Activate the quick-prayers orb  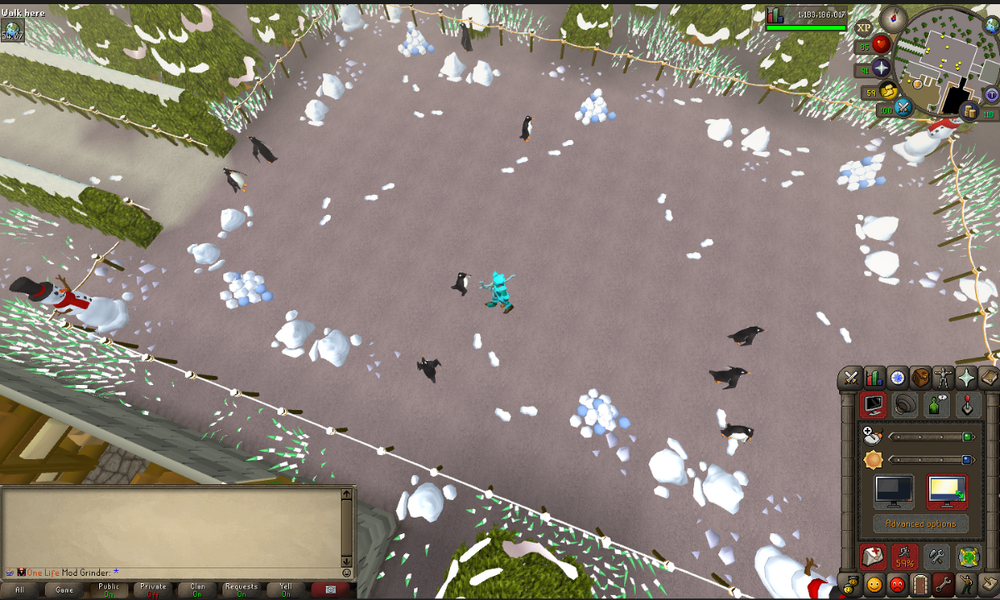(x=881, y=68)
